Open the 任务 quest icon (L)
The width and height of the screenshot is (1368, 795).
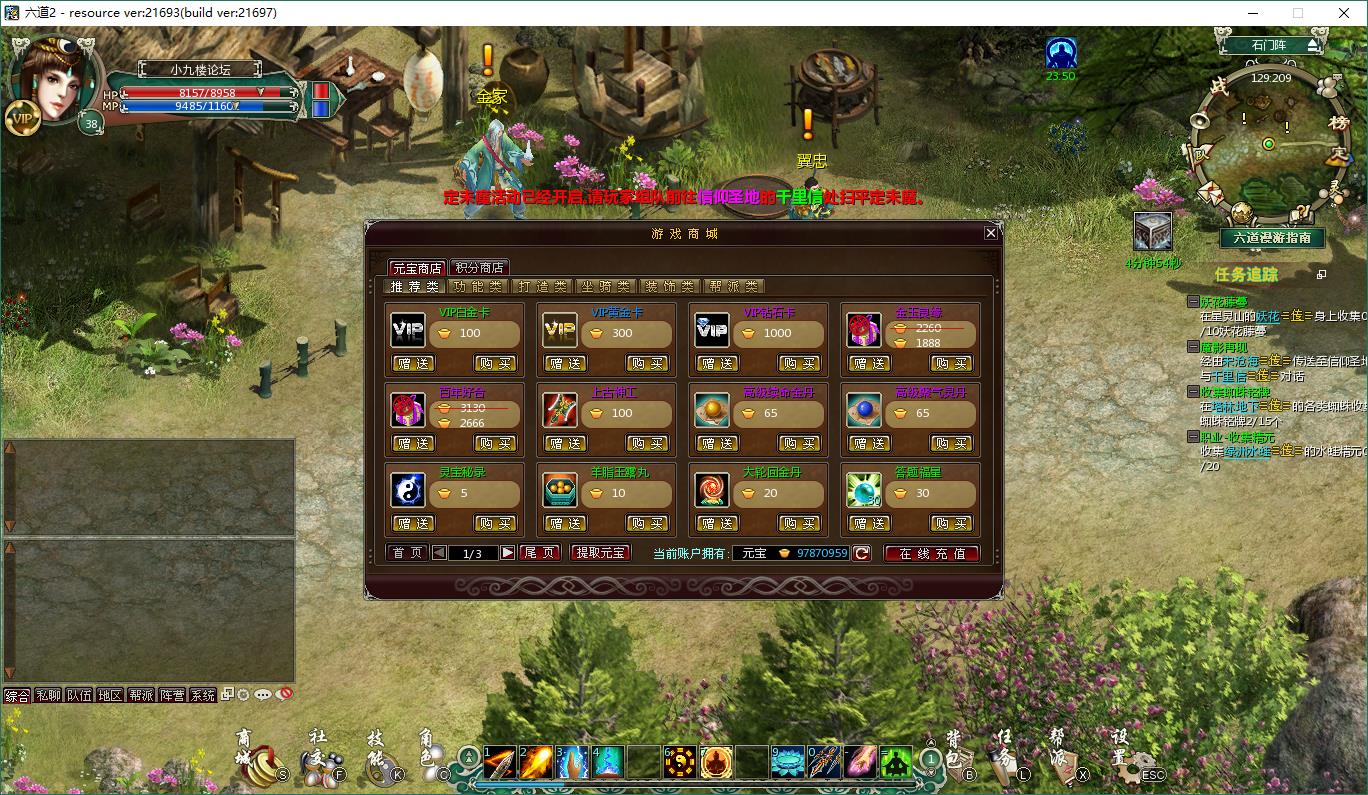point(1005,767)
